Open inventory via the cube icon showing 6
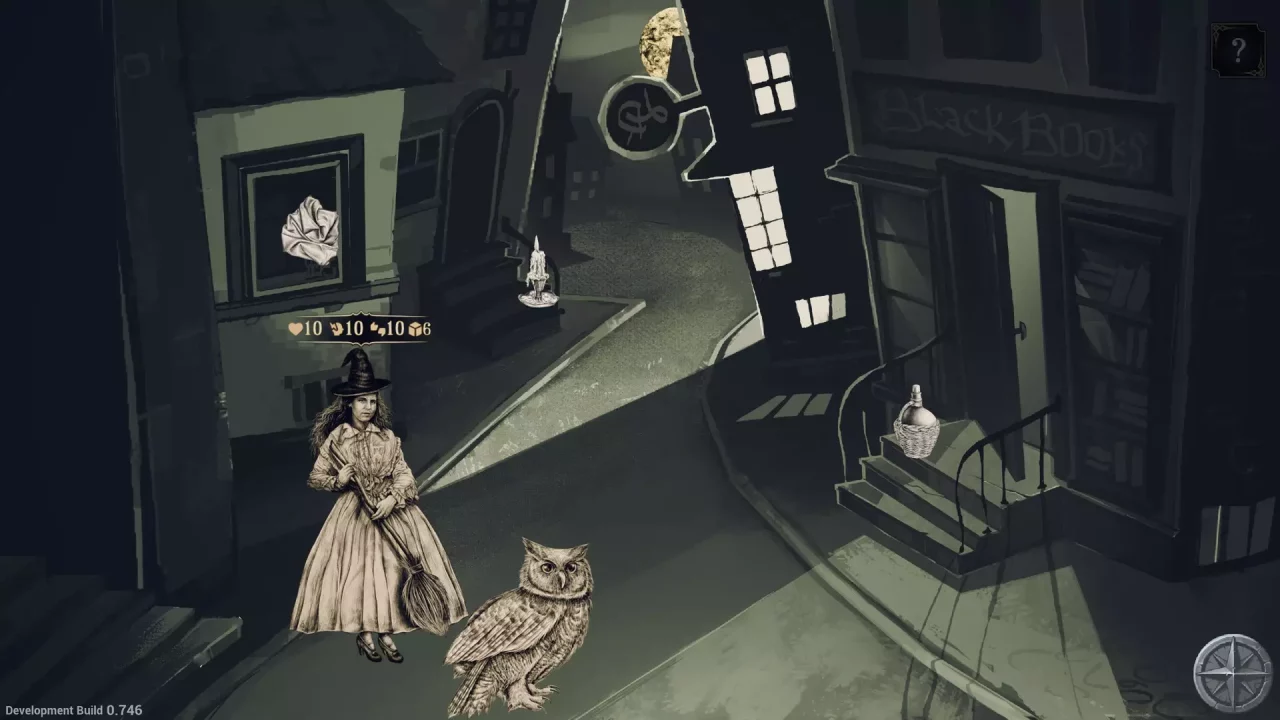The height and width of the screenshot is (720, 1280). (x=415, y=330)
